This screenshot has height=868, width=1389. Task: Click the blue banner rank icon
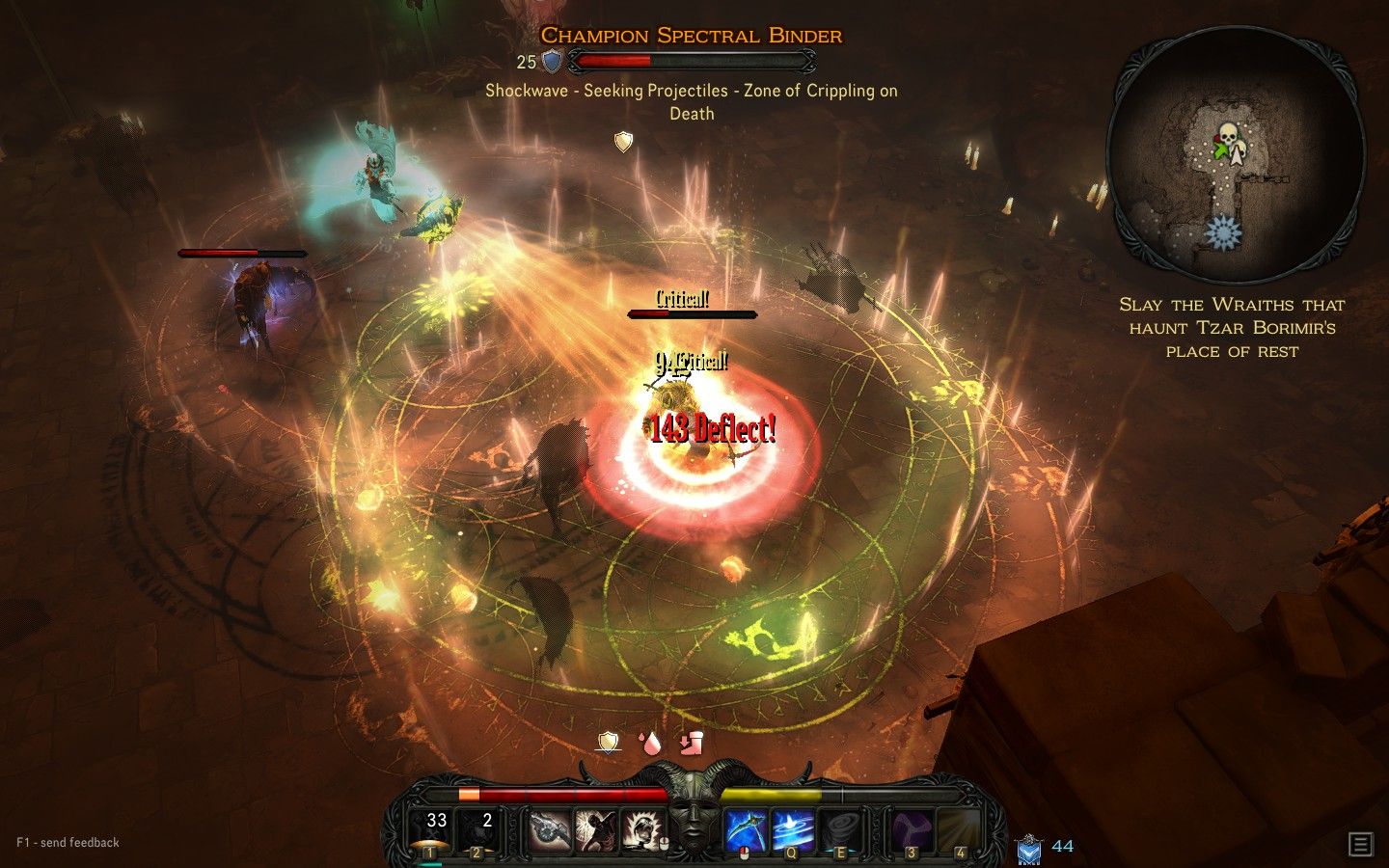pyautogui.click(x=1028, y=849)
